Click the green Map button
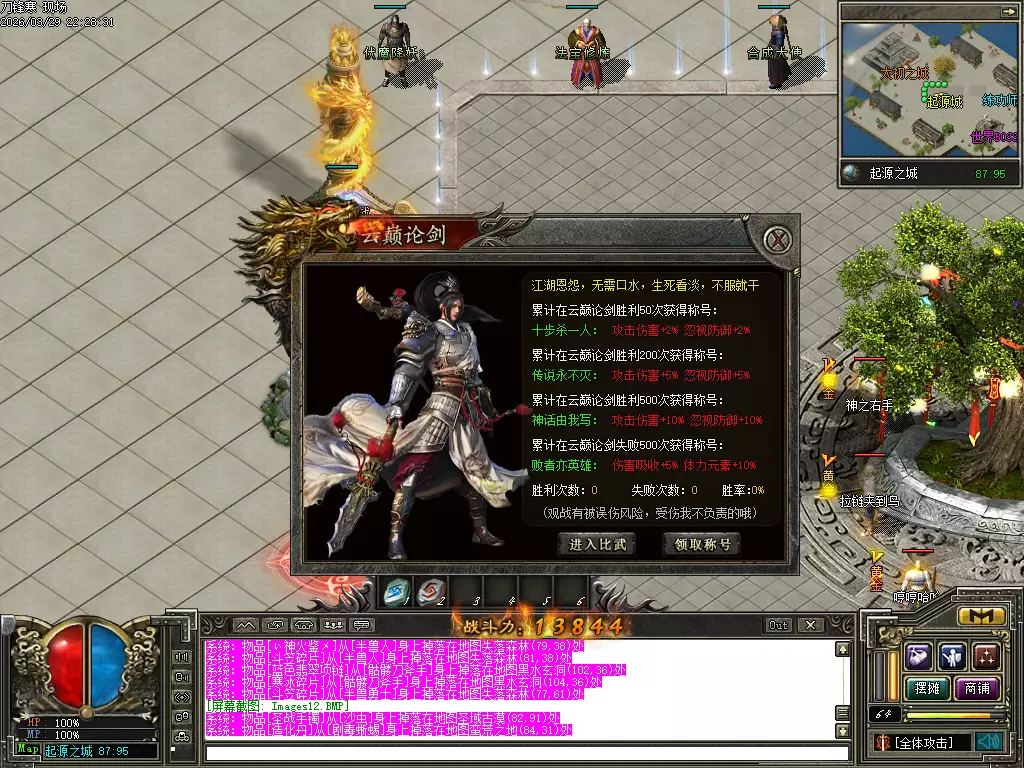1024x768 pixels. tap(28, 749)
